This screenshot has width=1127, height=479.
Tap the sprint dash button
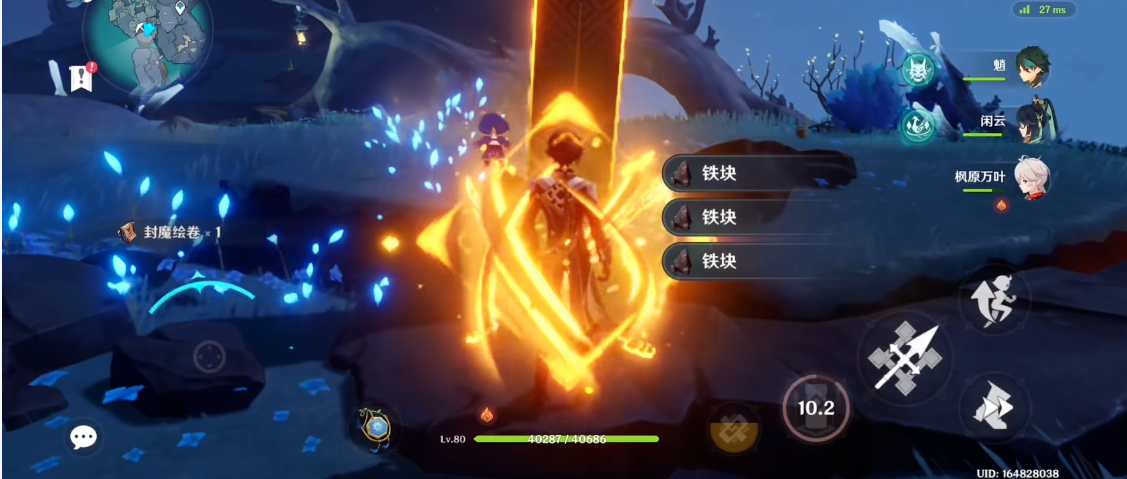pyautogui.click(x=994, y=300)
